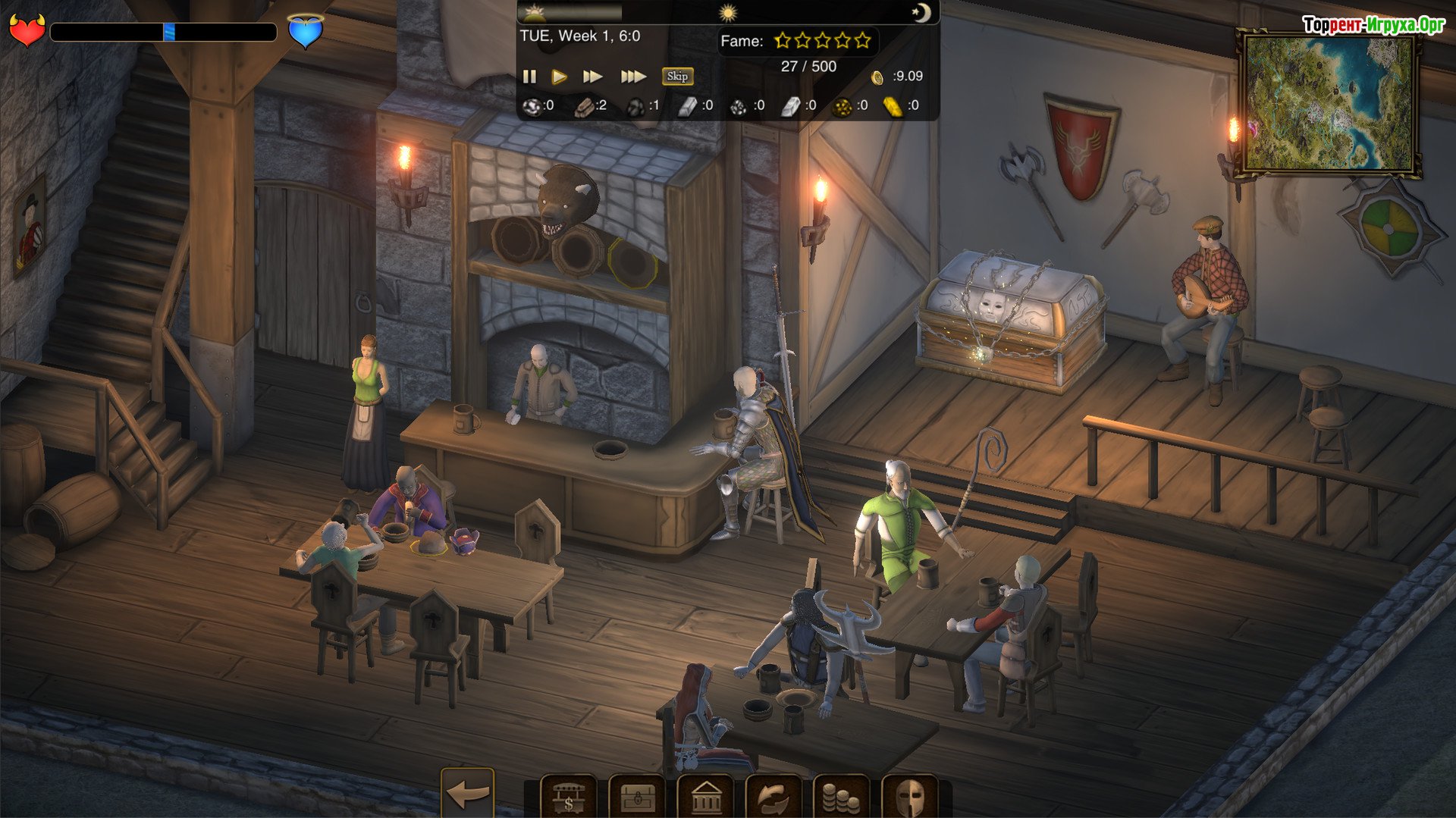Open the bank building menu
The width and height of the screenshot is (1456, 818).
[x=705, y=796]
